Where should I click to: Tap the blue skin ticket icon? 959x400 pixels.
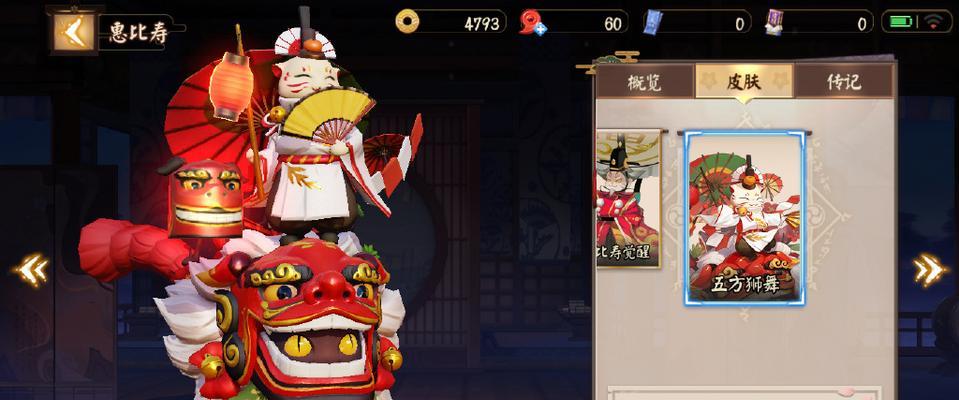654,22
